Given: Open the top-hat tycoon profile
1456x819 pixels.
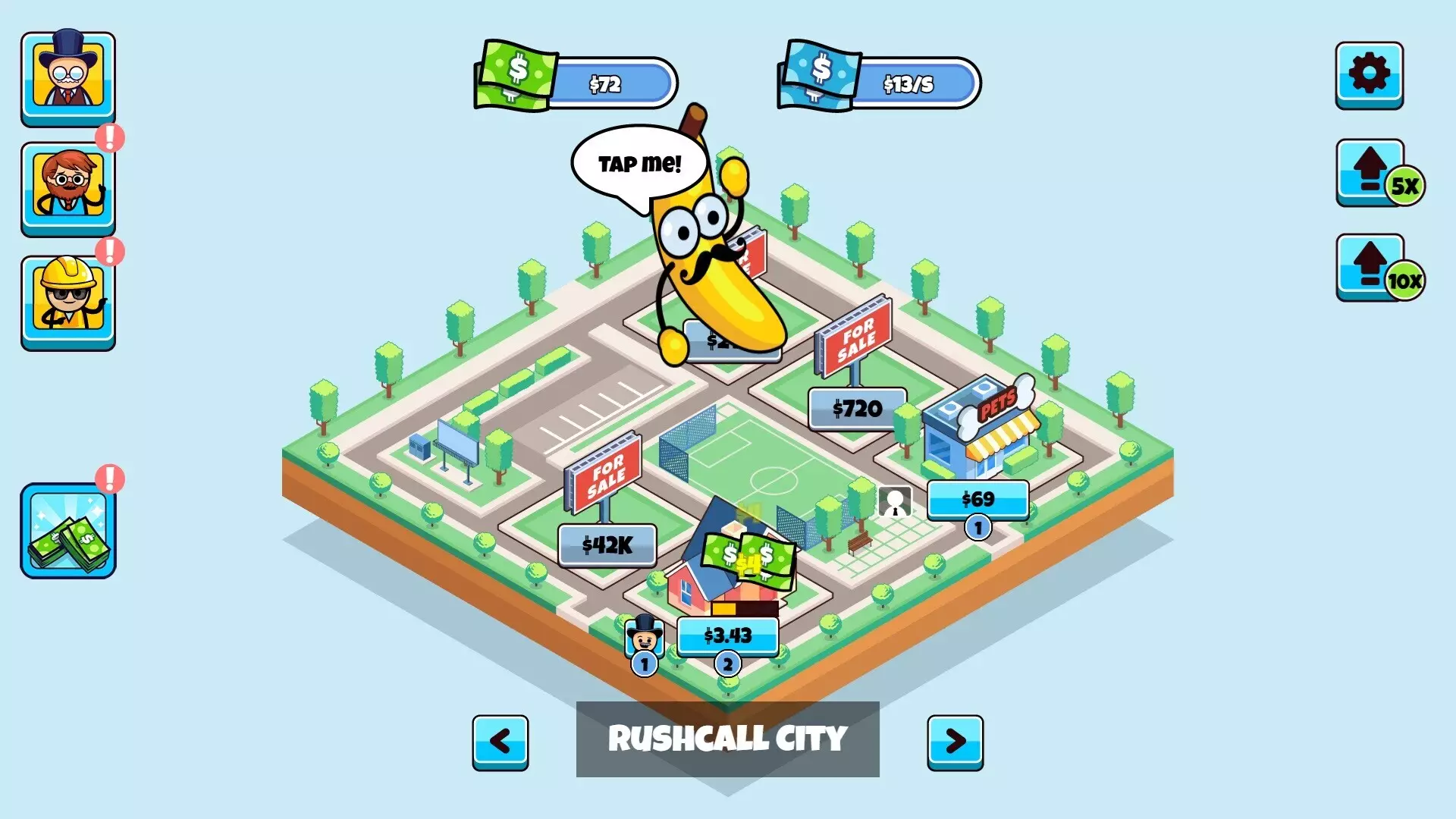Looking at the screenshot, I should point(67,76).
